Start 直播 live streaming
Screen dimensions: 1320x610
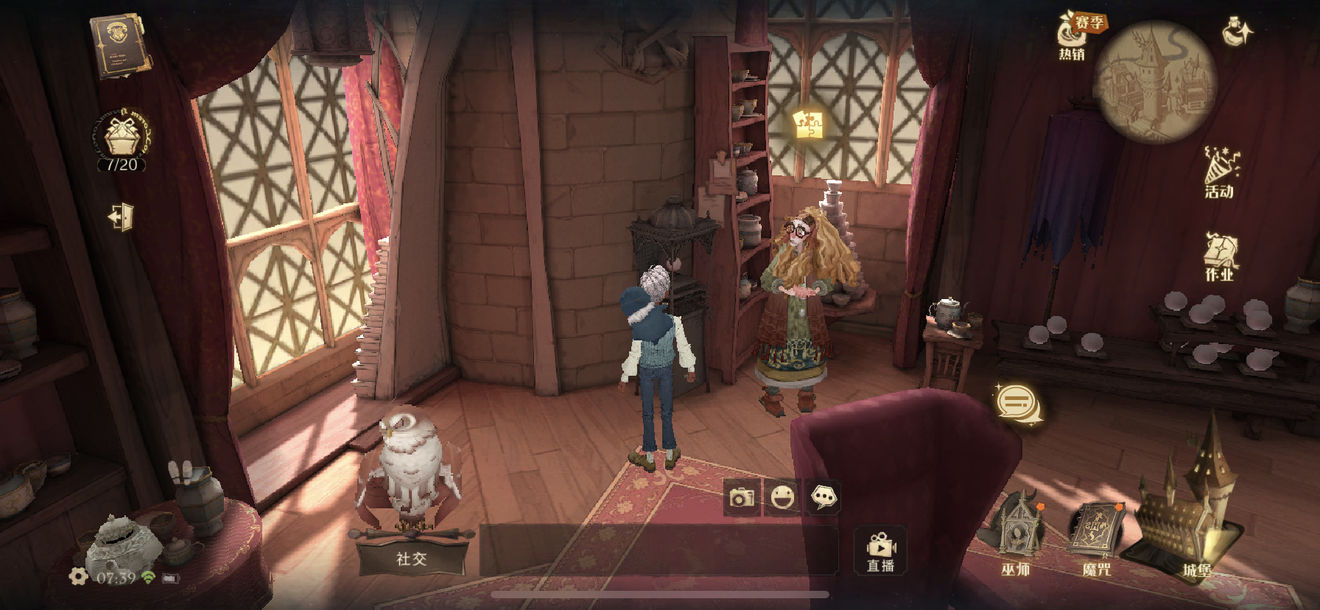pos(881,551)
